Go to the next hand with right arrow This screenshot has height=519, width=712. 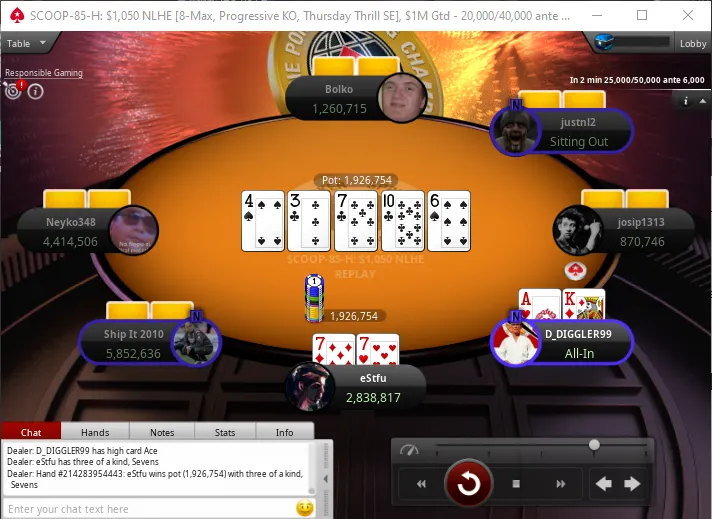(632, 484)
